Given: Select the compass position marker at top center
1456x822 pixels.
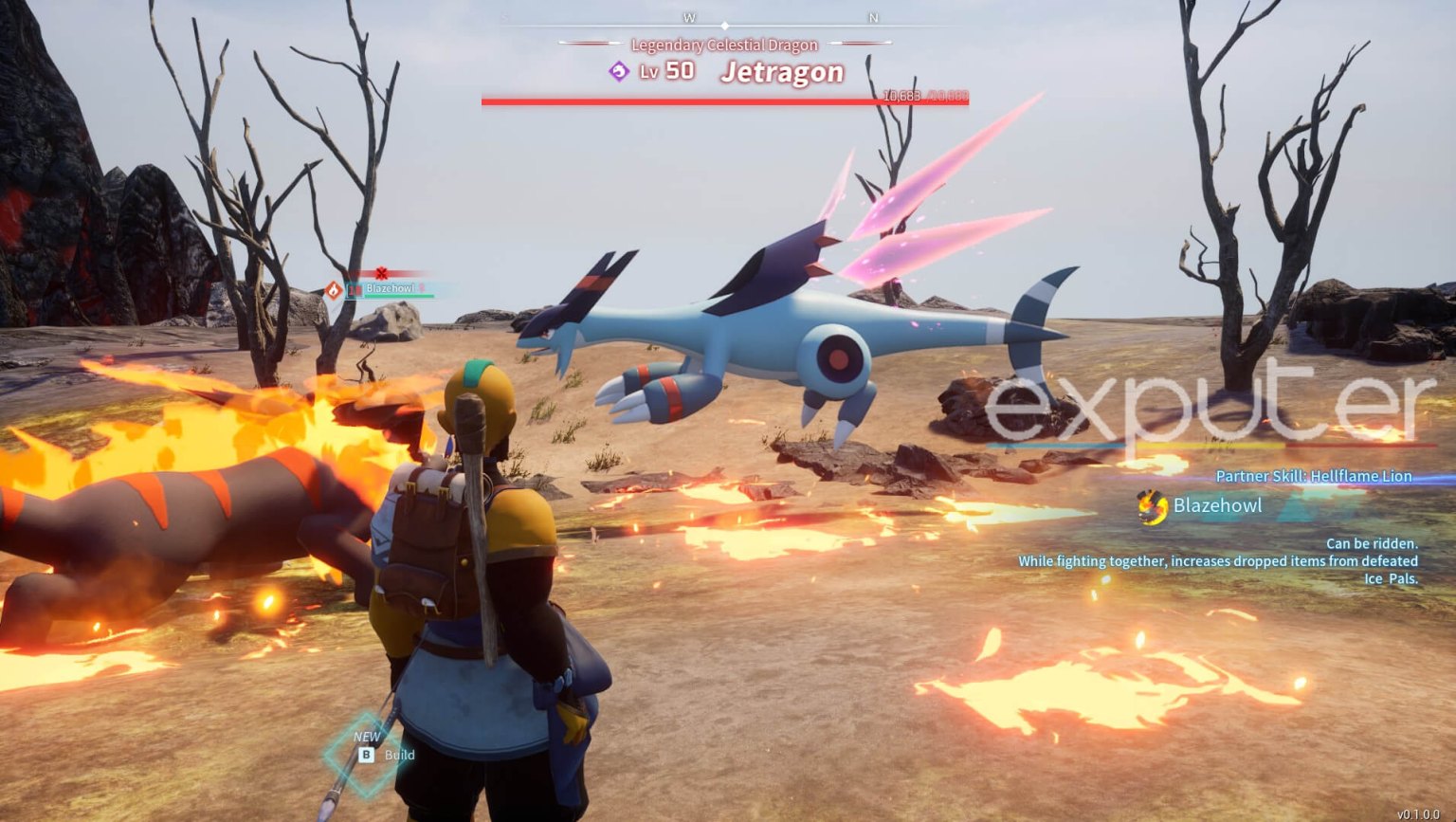Looking at the screenshot, I should click(x=726, y=27).
